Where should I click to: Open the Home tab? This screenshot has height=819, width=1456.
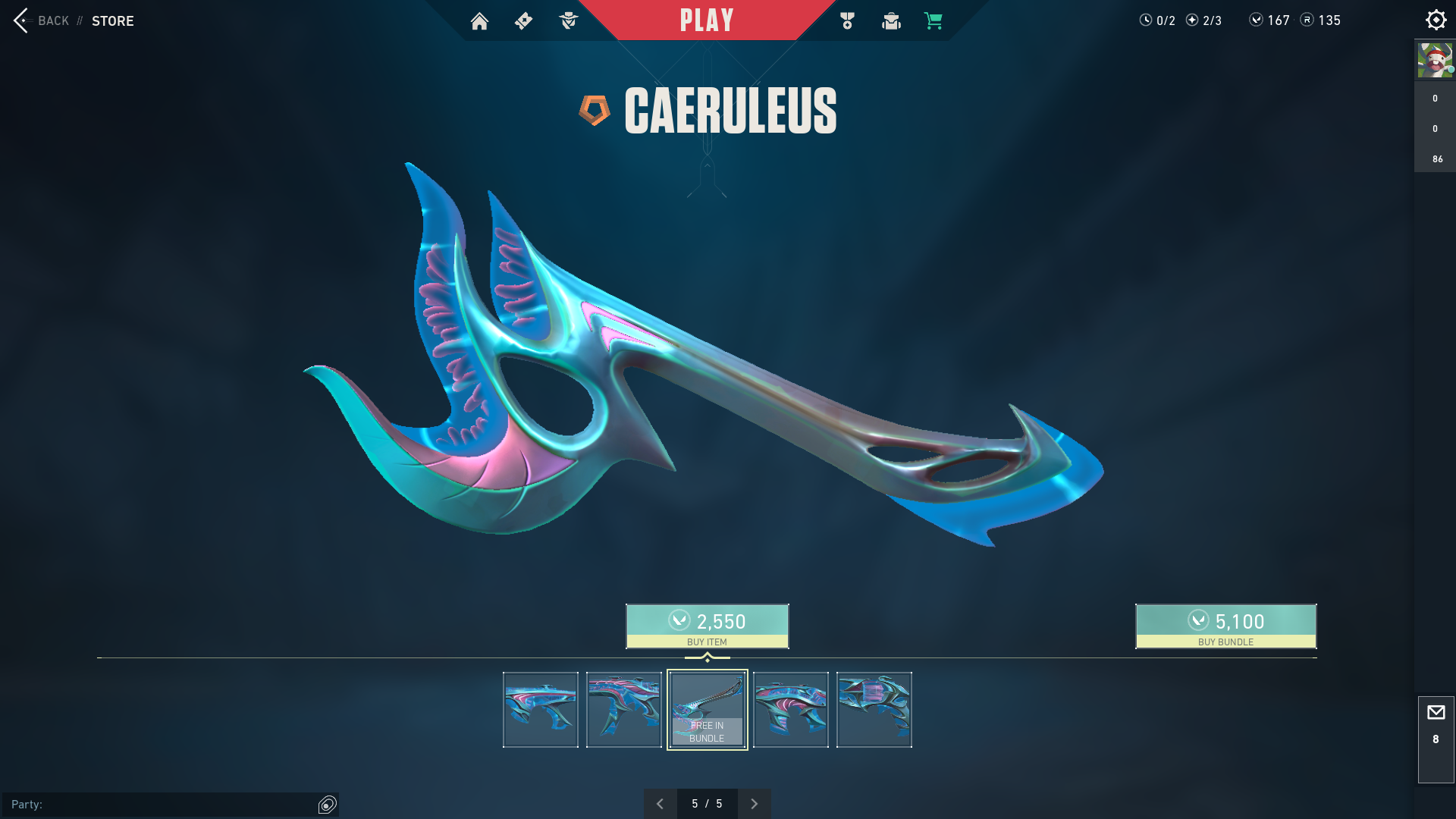coord(479,21)
